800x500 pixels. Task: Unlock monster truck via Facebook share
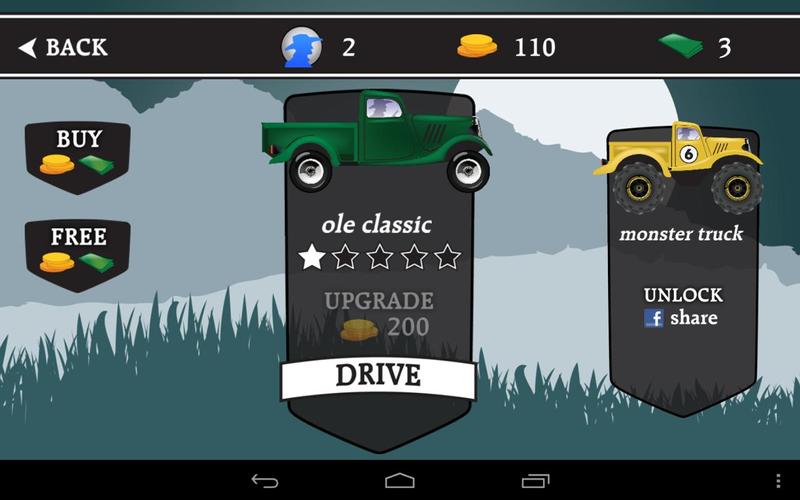coord(682,308)
